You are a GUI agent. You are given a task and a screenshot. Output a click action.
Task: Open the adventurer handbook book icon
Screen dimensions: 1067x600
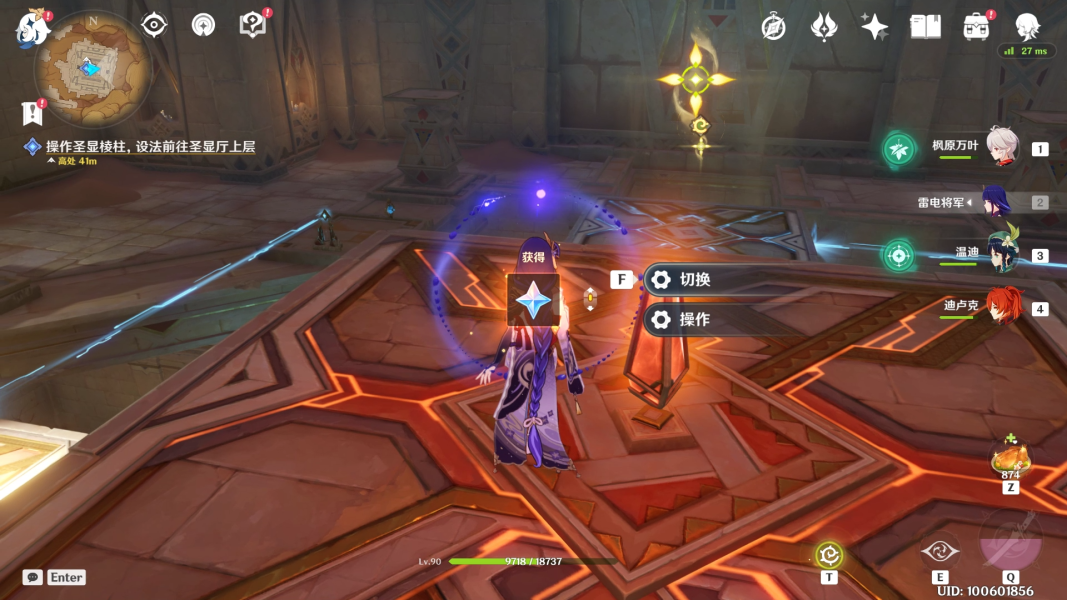[x=925, y=27]
